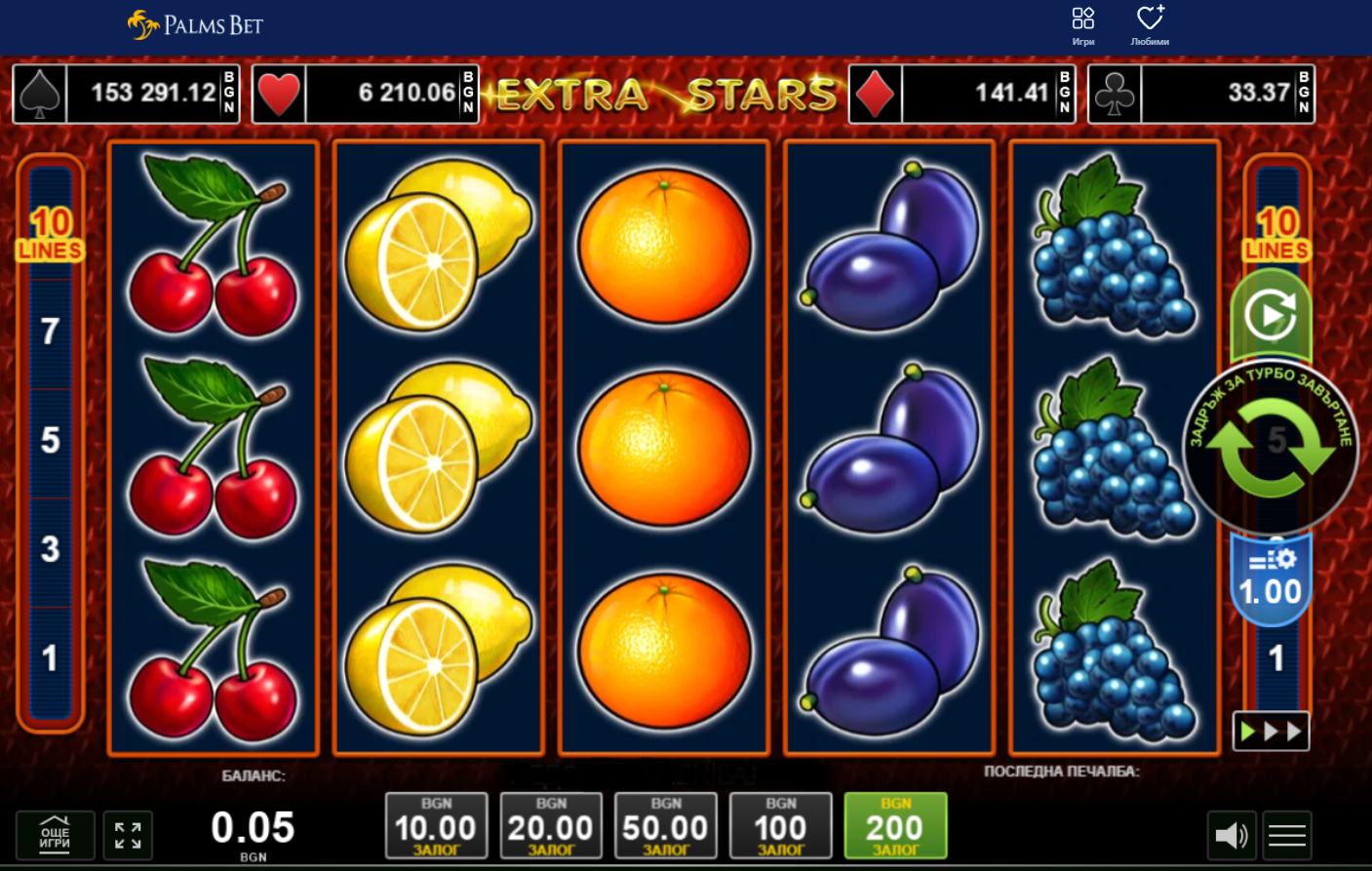Image resolution: width=1372 pixels, height=871 pixels.
Task: Open the Игри games grid in header
Action: coord(1083,25)
